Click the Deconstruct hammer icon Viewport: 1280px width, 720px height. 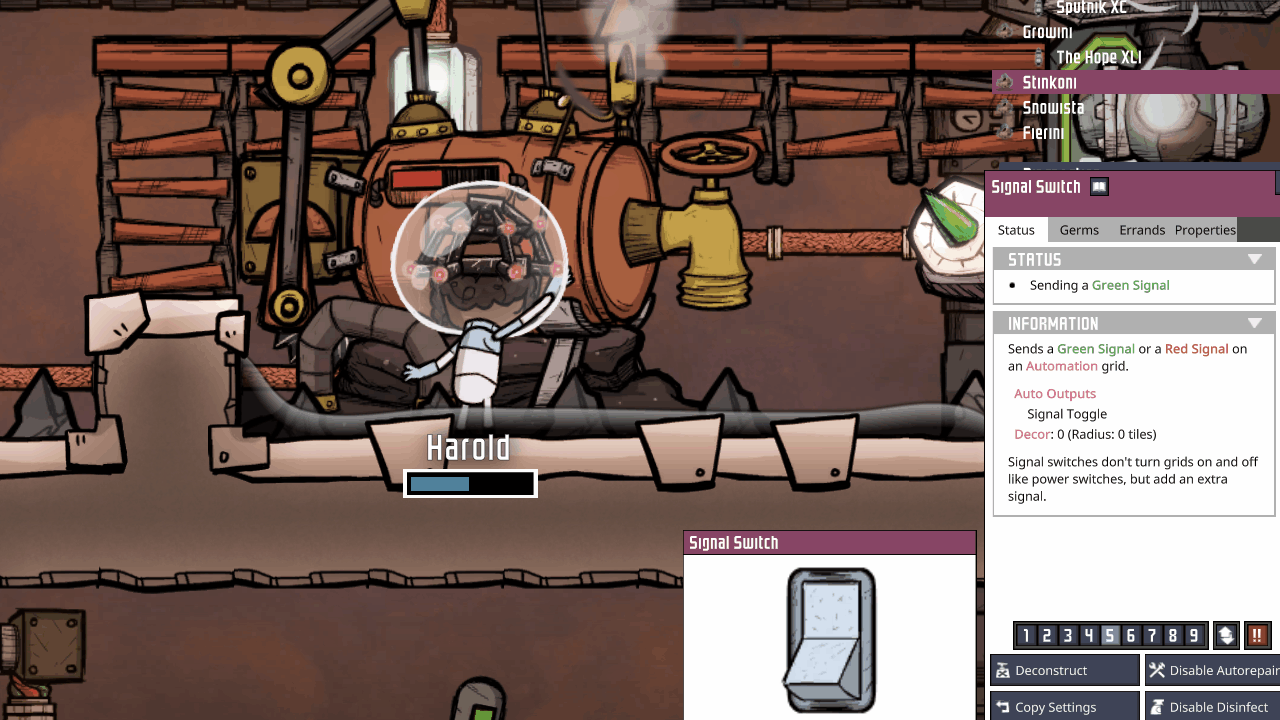point(1003,670)
